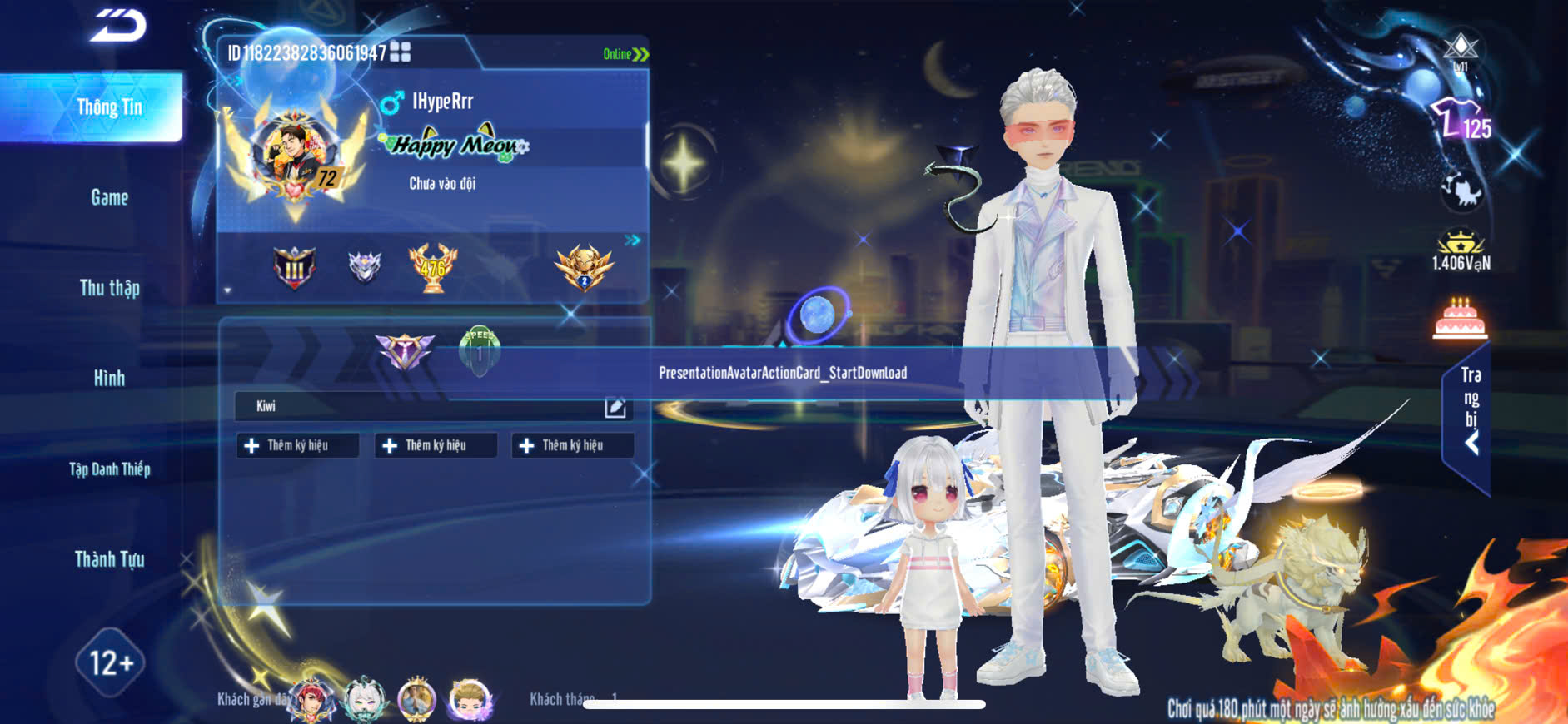Image resolution: width=1568 pixels, height=724 pixels.
Task: Switch to the Thông Tin tab
Action: (109, 107)
